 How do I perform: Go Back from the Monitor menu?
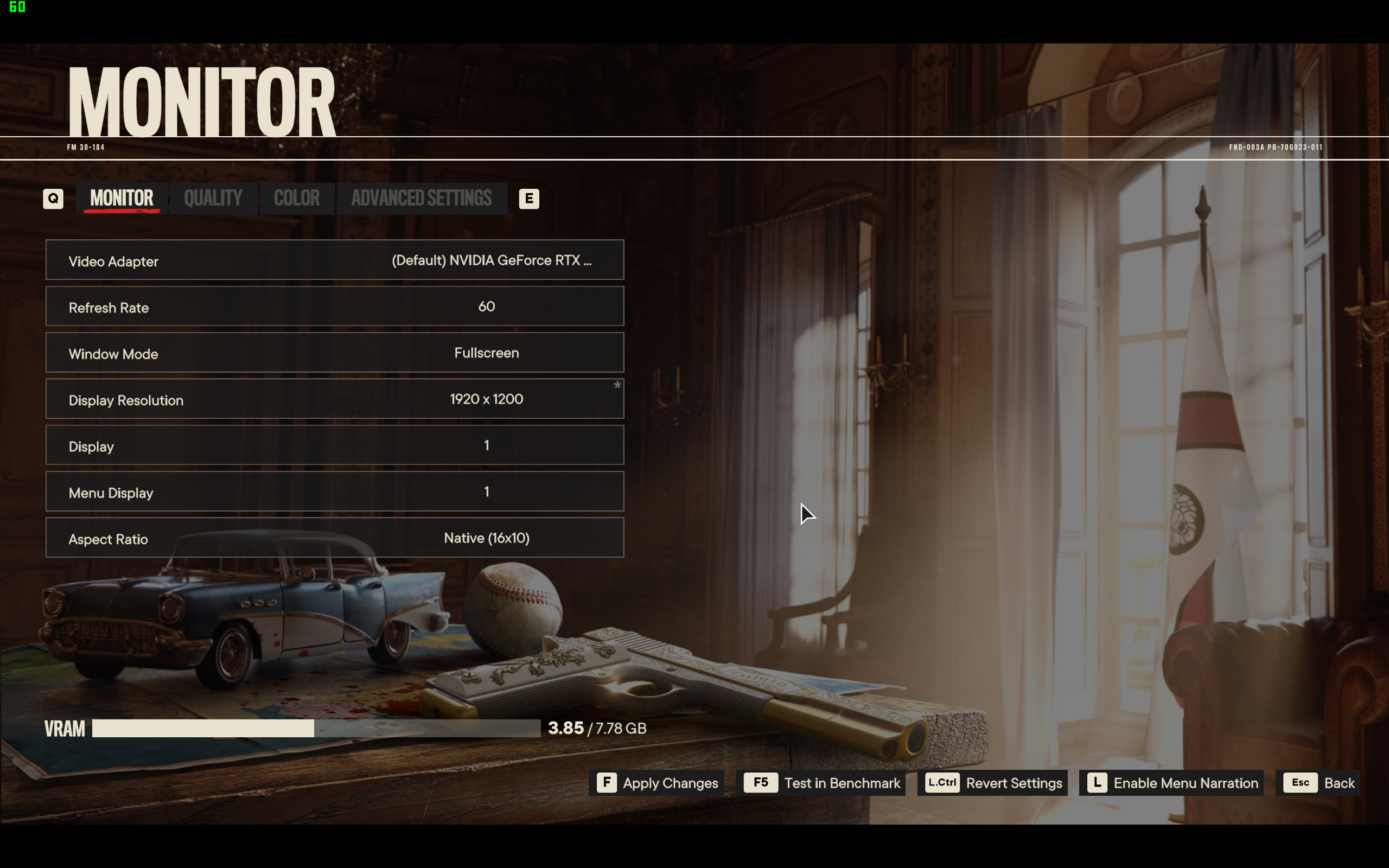(1318, 783)
